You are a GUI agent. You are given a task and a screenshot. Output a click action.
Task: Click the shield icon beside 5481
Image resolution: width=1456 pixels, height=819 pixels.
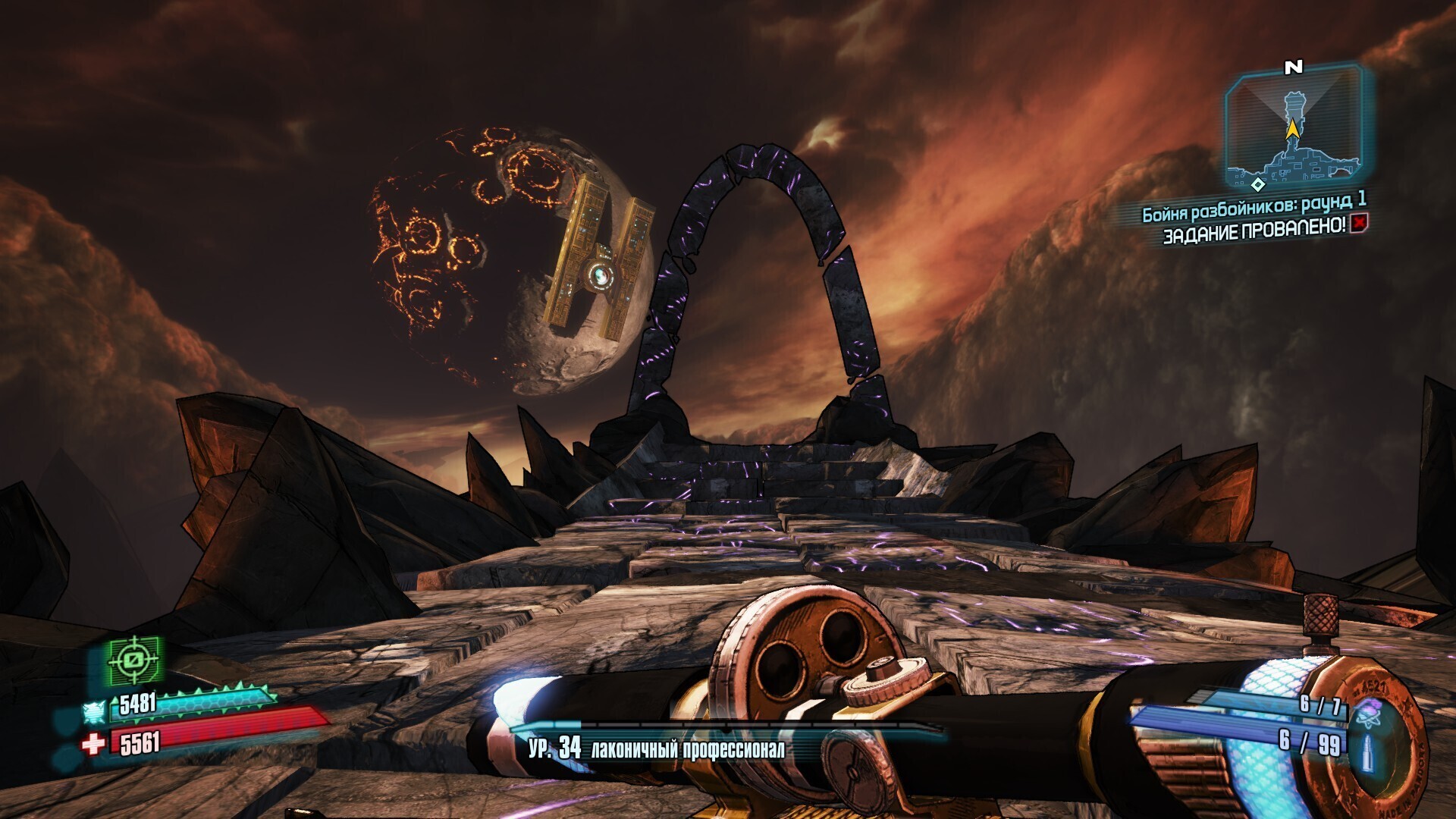(95, 712)
